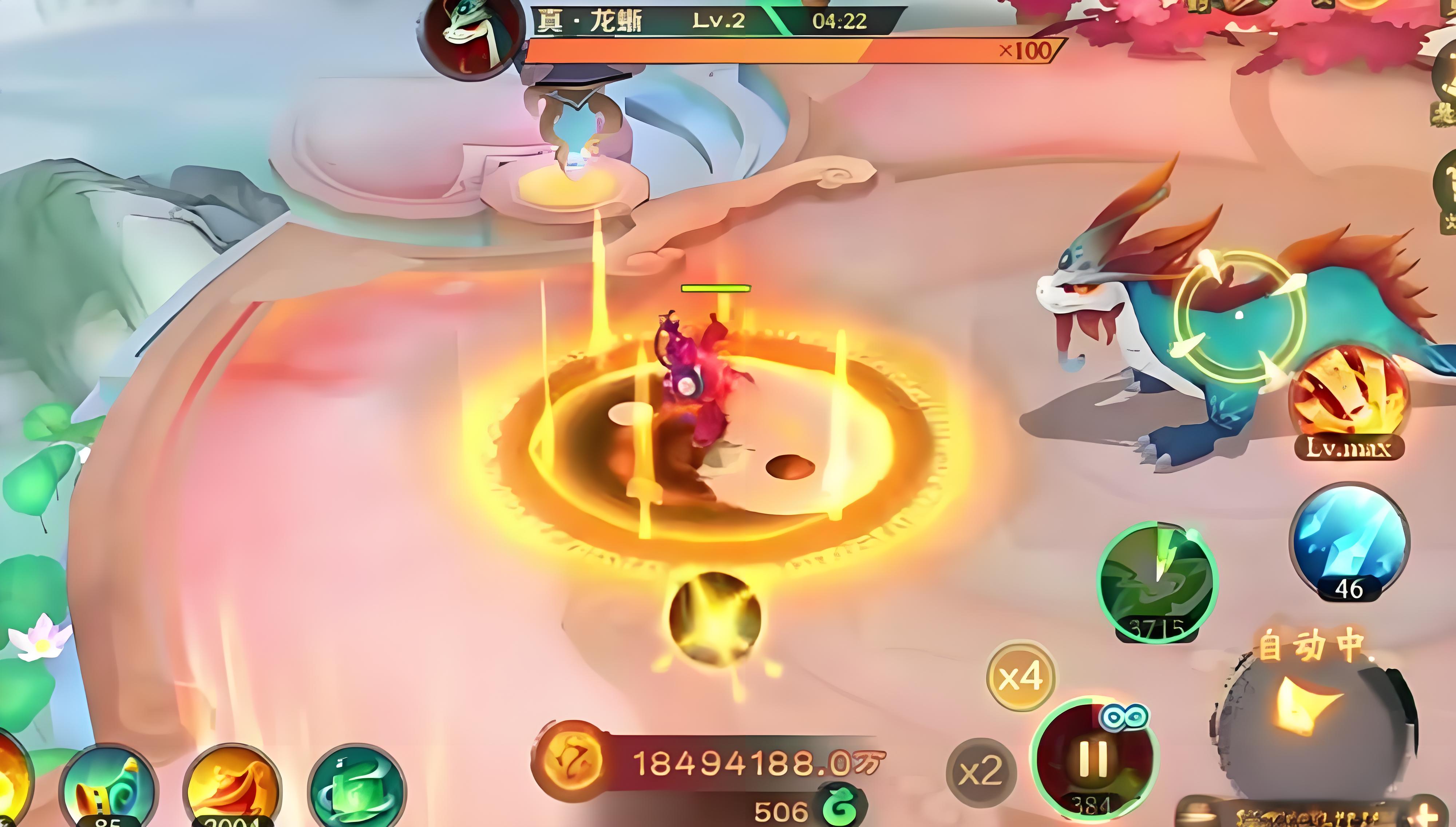Switch battle speed to x2
The image size is (1456, 827).
[x=981, y=771]
